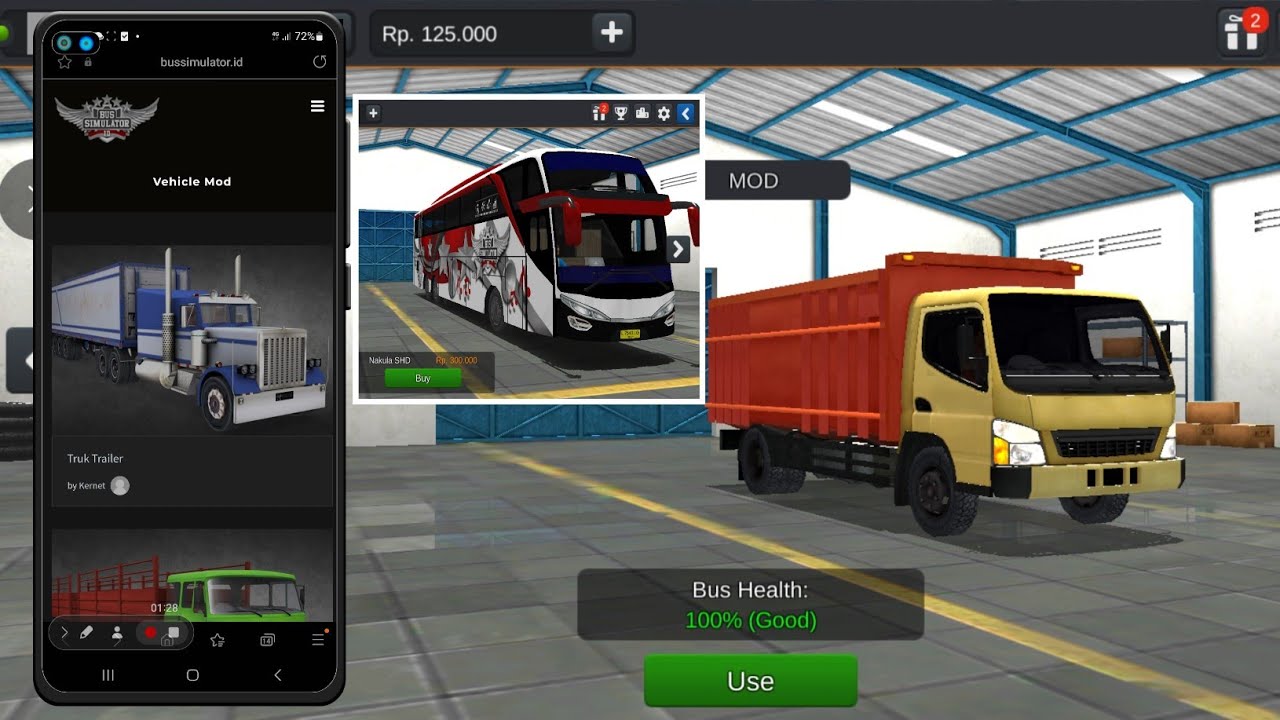
Task: Reload the bussimulator.id page
Action: pyautogui.click(x=319, y=61)
